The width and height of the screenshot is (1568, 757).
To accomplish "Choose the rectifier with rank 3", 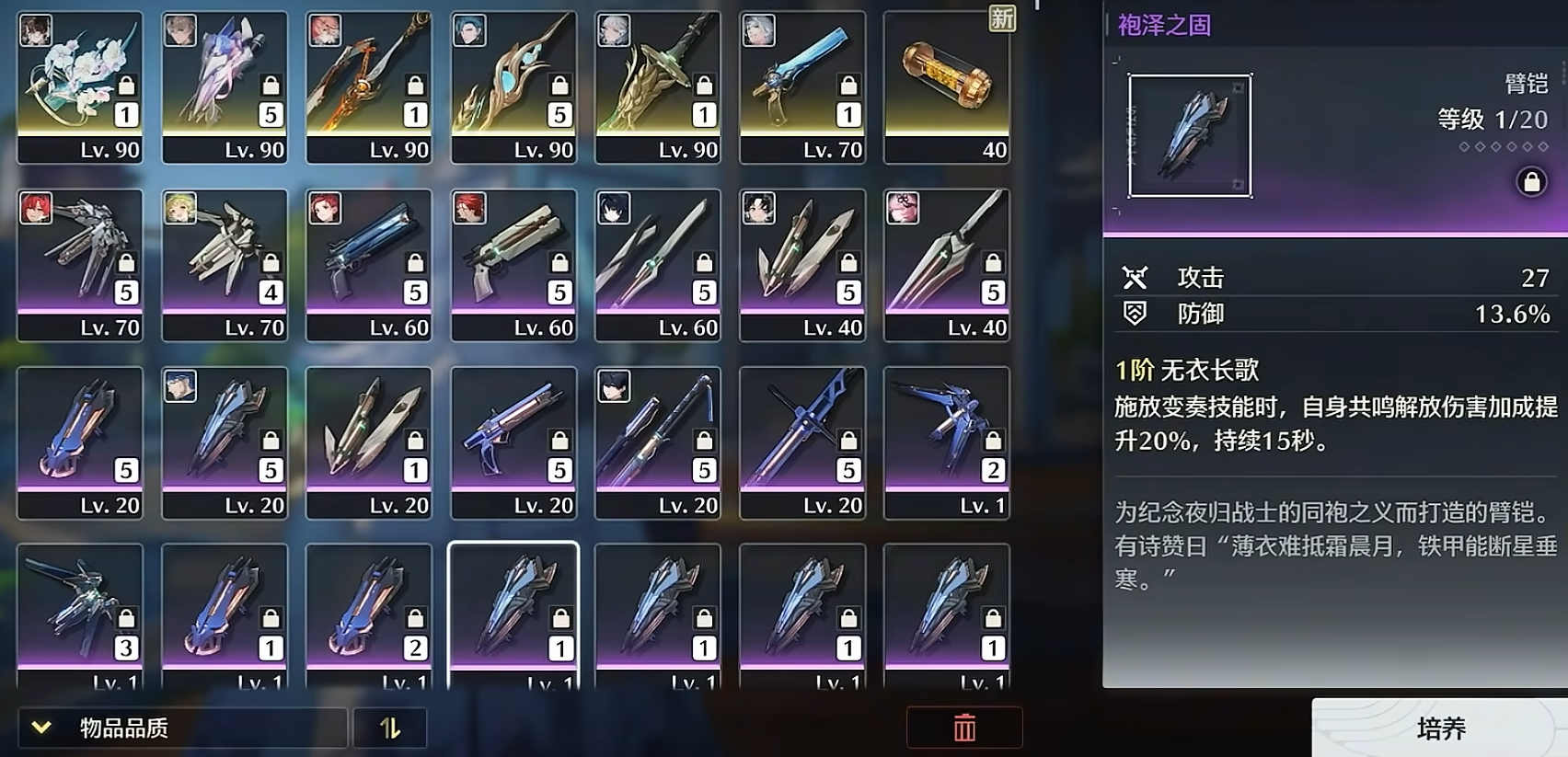I will tap(80, 614).
